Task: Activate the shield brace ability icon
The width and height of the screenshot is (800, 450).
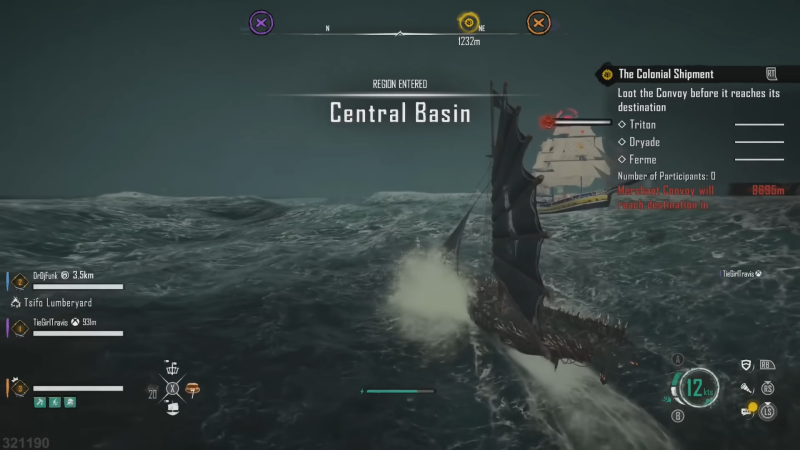Action: point(746,366)
